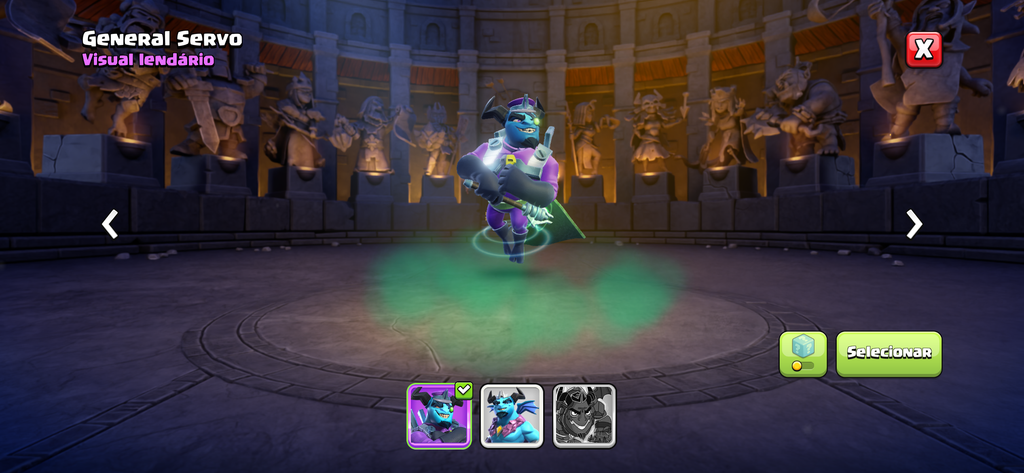Toggle the cube scenery view button
This screenshot has height=473, width=1024.
803,353
